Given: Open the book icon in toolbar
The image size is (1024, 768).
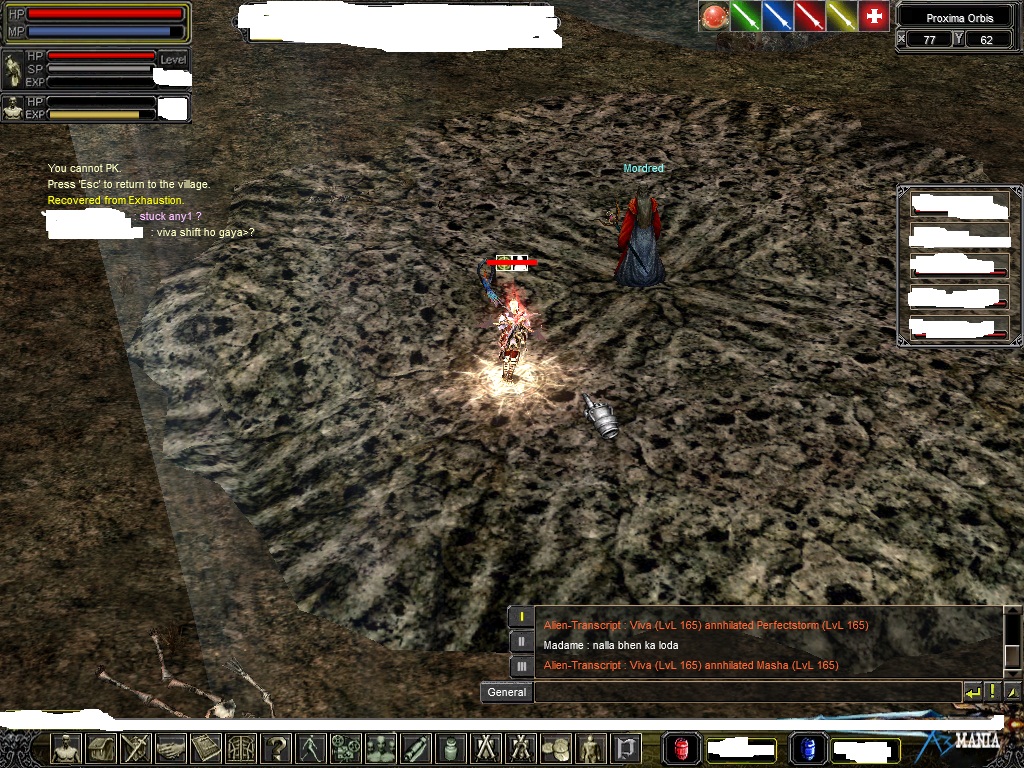Looking at the screenshot, I should click(207, 748).
